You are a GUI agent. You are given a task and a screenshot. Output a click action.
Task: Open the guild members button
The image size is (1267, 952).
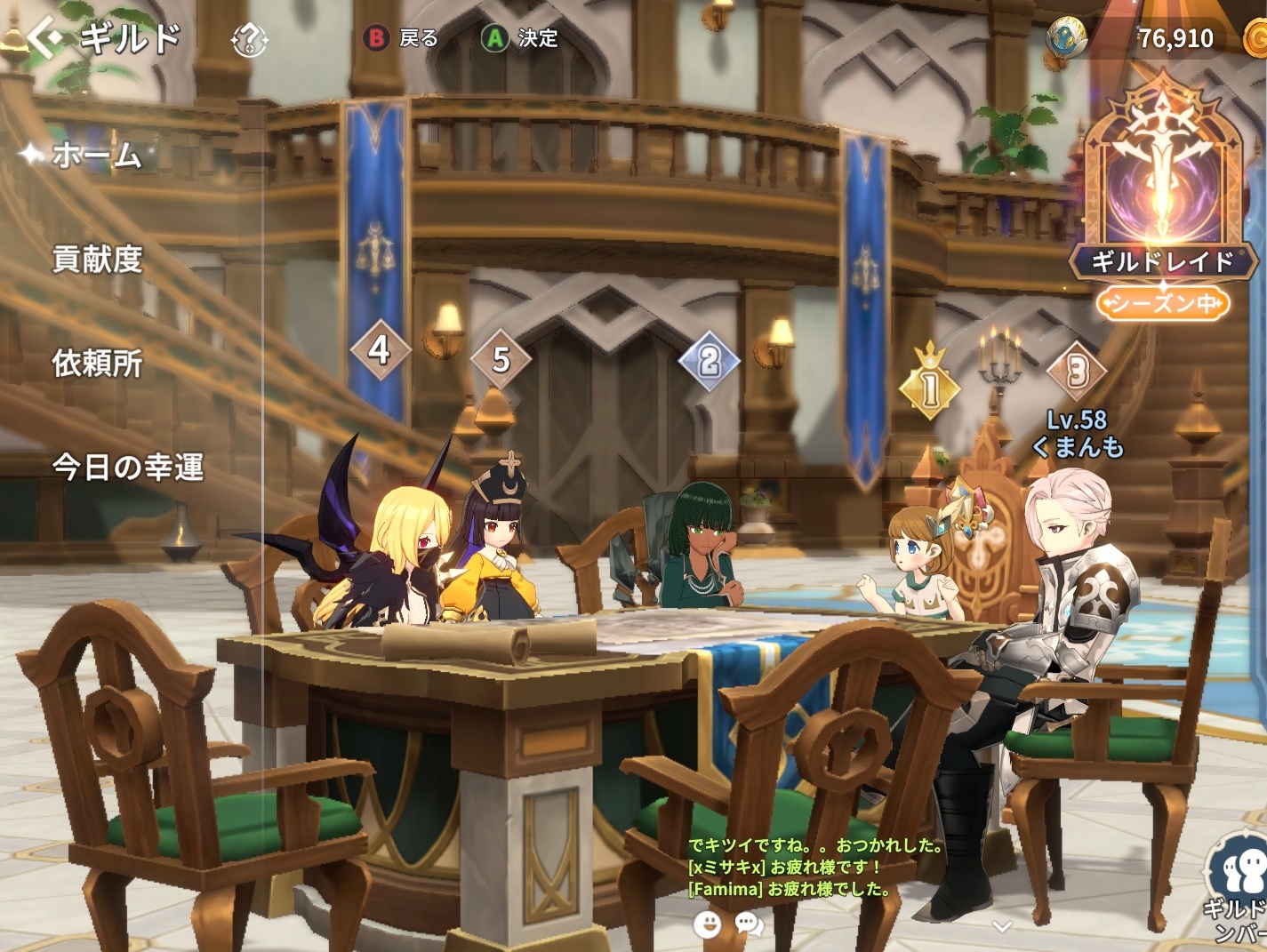pos(1239,884)
